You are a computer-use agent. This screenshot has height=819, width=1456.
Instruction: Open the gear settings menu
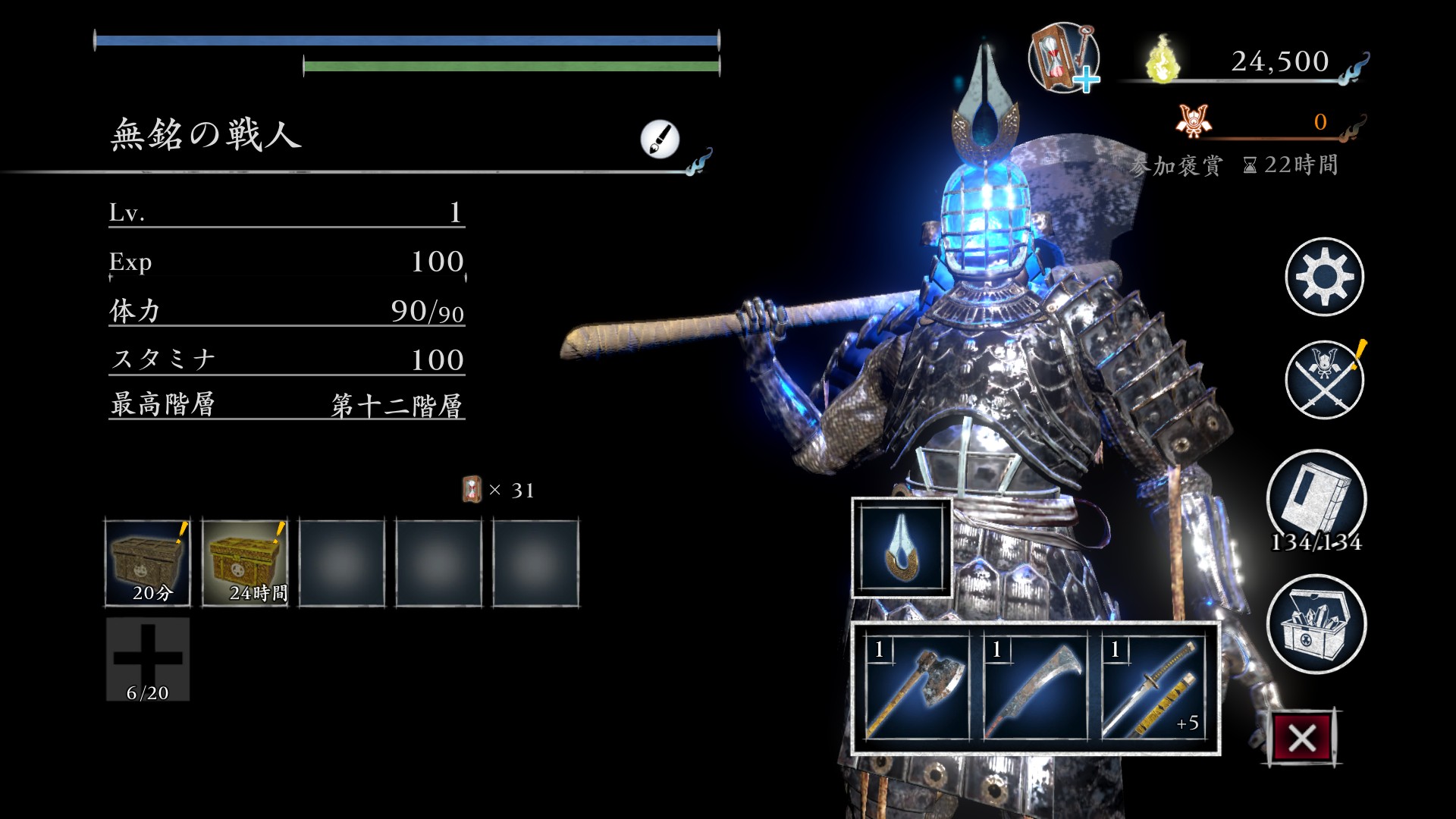[x=1324, y=277]
